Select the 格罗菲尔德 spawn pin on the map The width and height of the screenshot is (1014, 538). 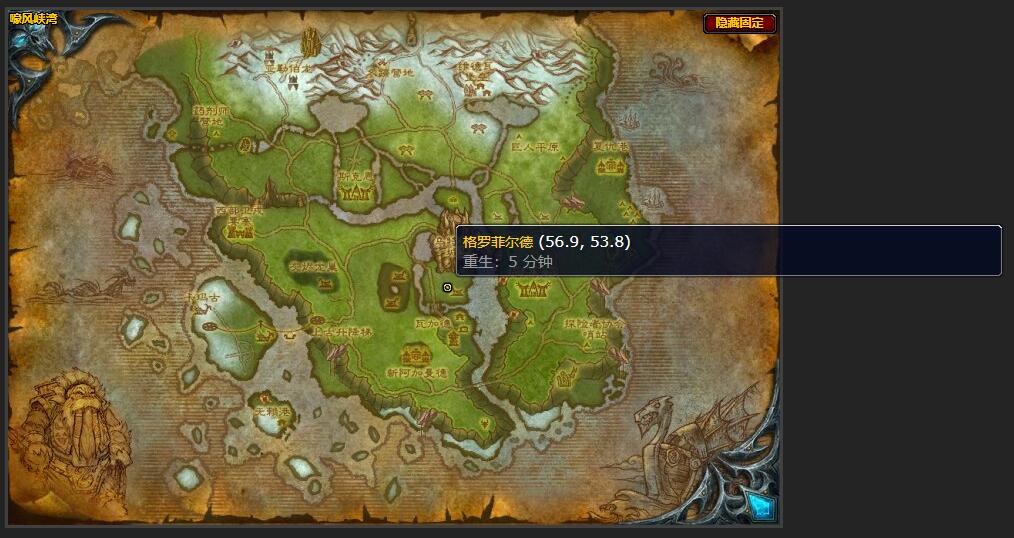(x=447, y=287)
